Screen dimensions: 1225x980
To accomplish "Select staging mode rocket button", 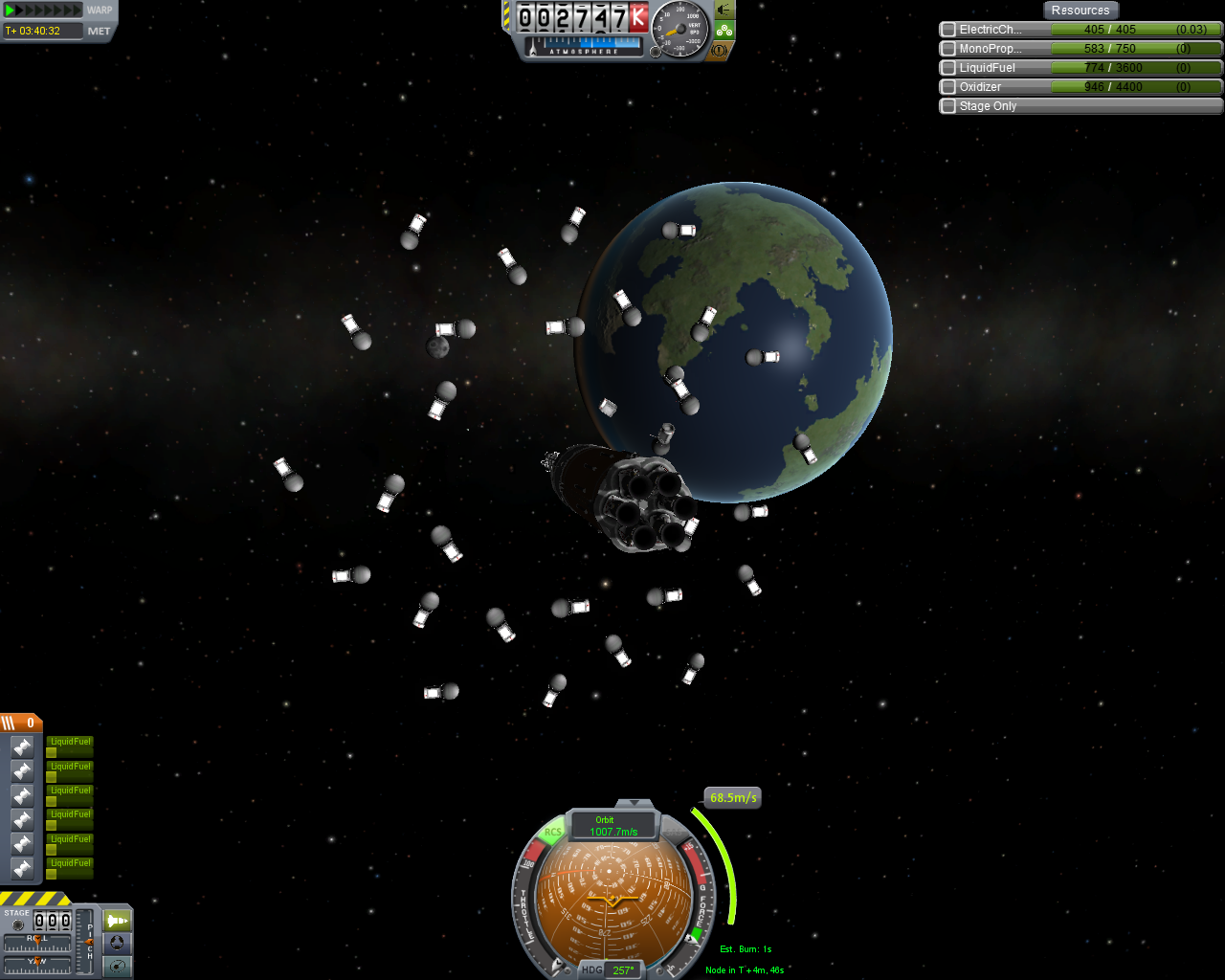I will click(117, 921).
